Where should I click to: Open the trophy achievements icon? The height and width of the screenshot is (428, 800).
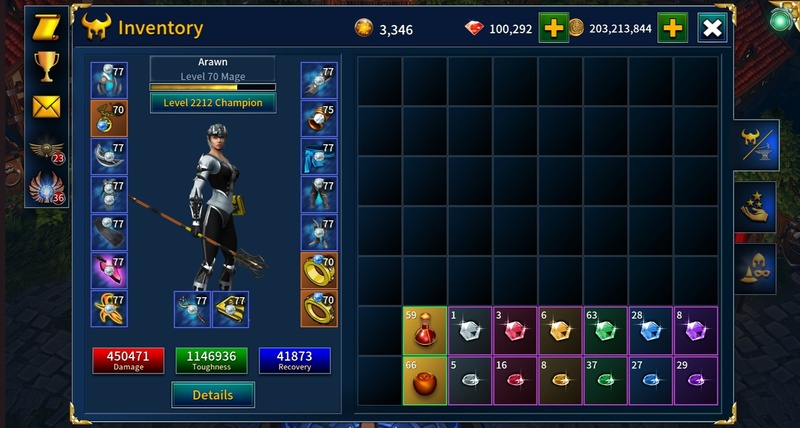pos(46,66)
